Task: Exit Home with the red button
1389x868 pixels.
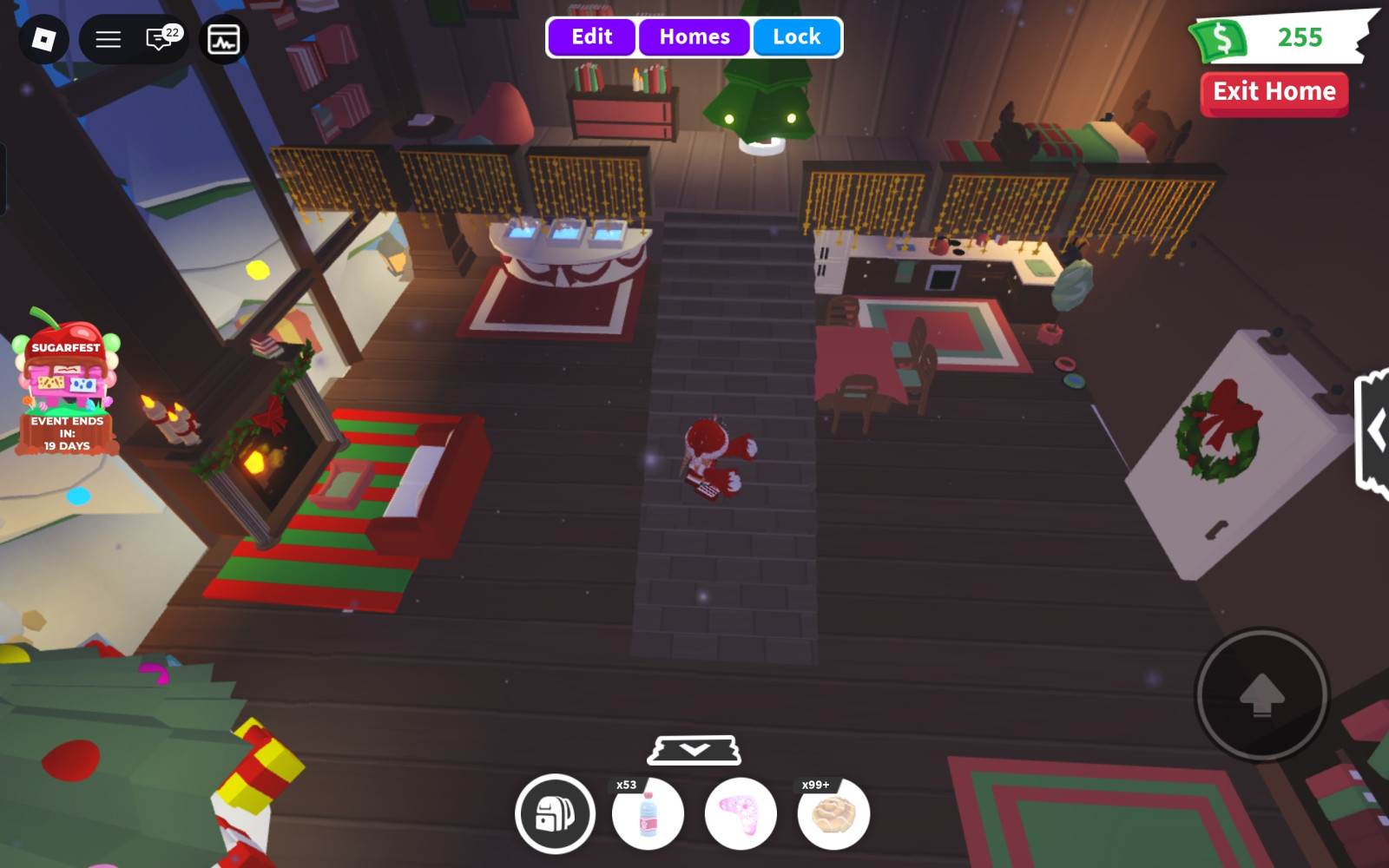Action: 1274,93
